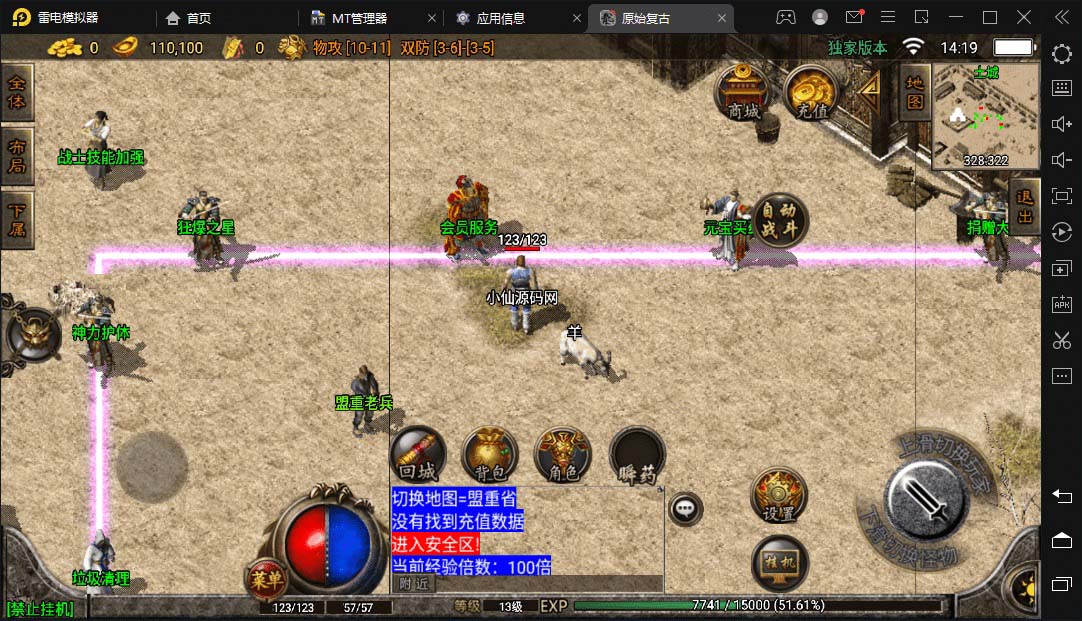Open the chat speech bubble button
The image size is (1082, 621).
pyautogui.click(x=685, y=509)
